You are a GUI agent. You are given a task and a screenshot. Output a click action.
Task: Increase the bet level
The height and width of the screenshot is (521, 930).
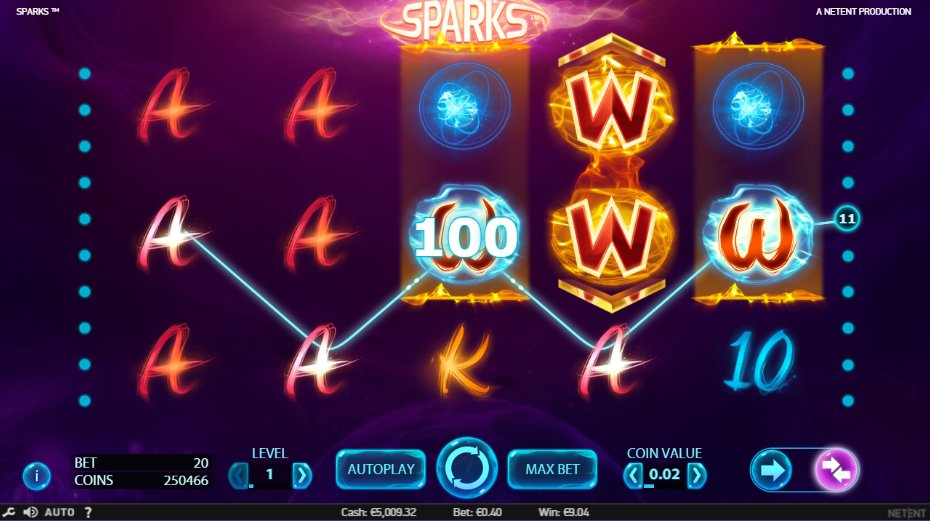(302, 474)
